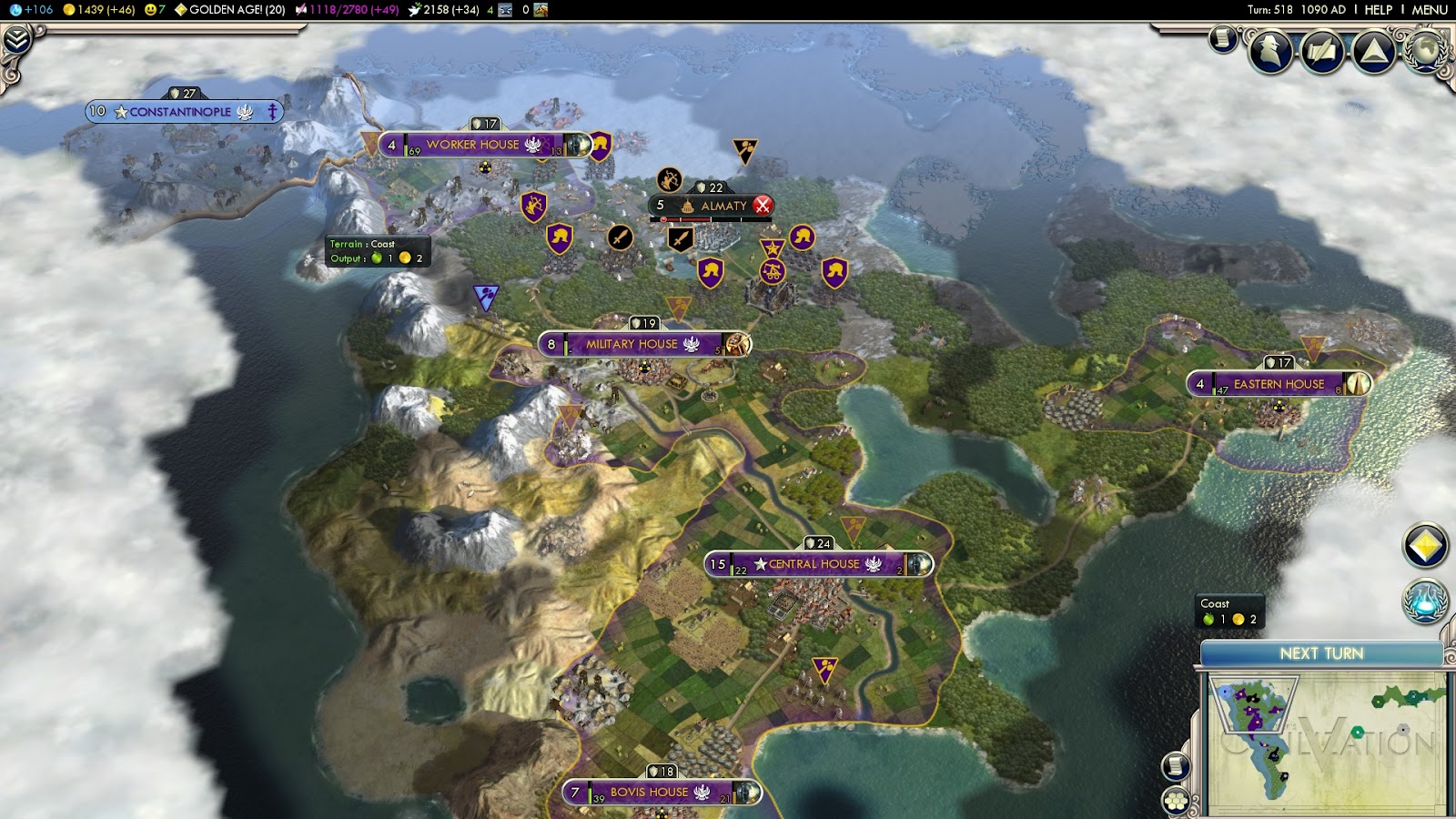Open the Eastern House city banner
1456x819 pixels.
(1278, 384)
